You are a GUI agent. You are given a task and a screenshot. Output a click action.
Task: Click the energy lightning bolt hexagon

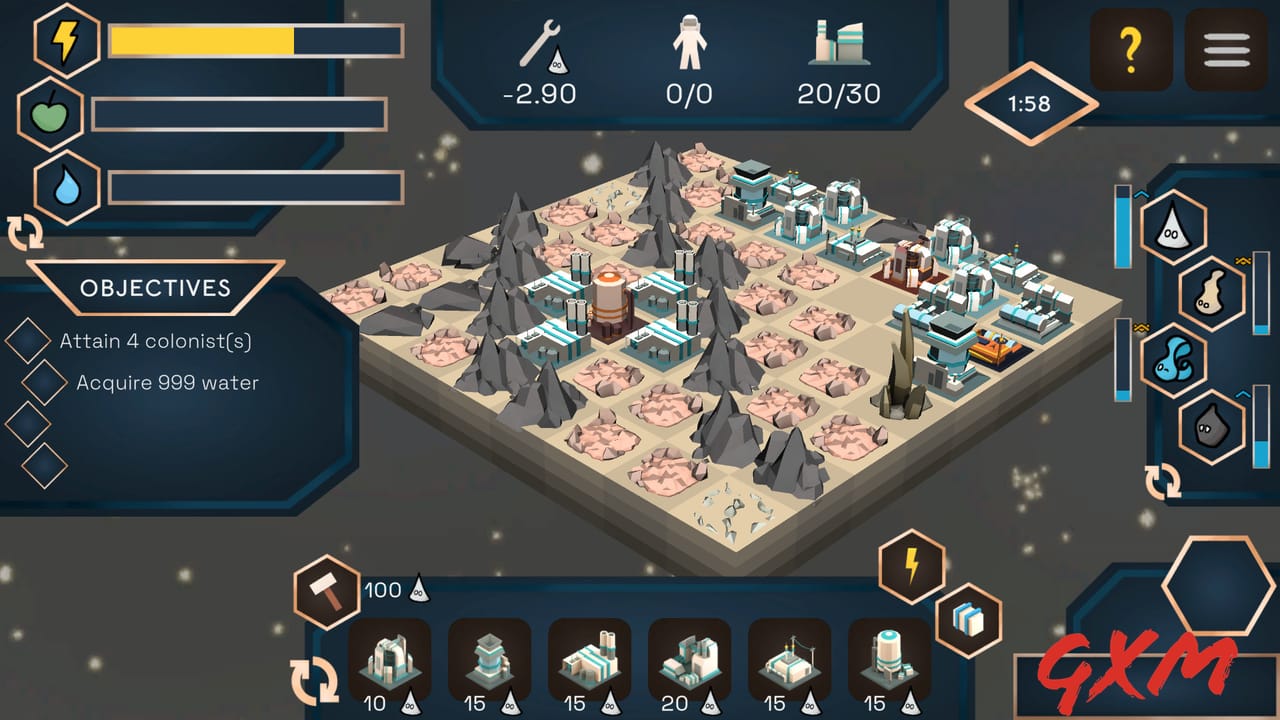68,41
